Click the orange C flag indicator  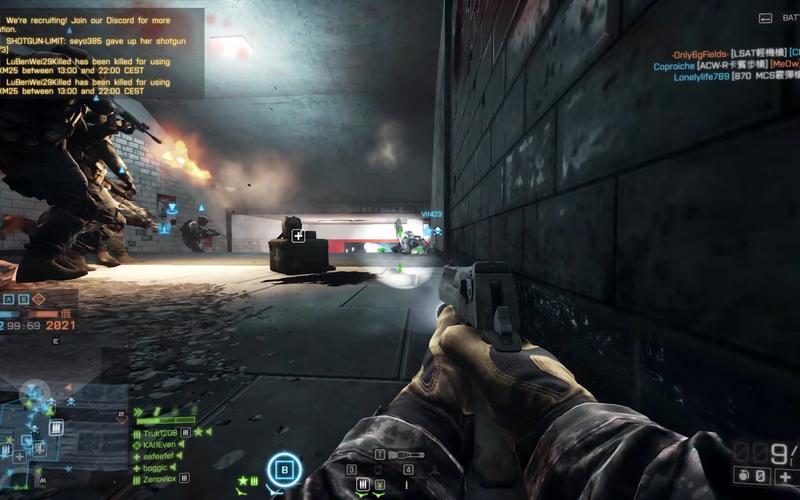coord(39,299)
